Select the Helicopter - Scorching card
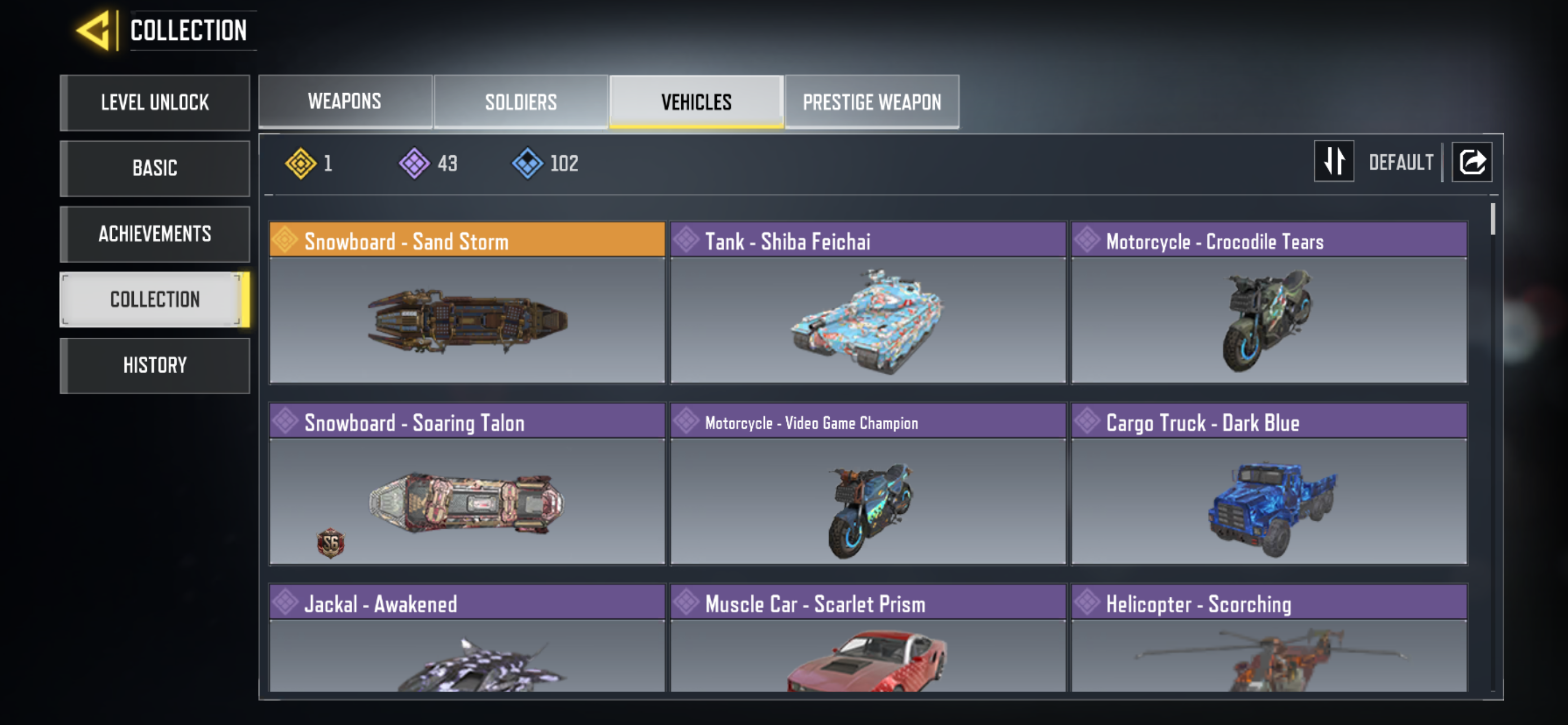 point(1268,638)
